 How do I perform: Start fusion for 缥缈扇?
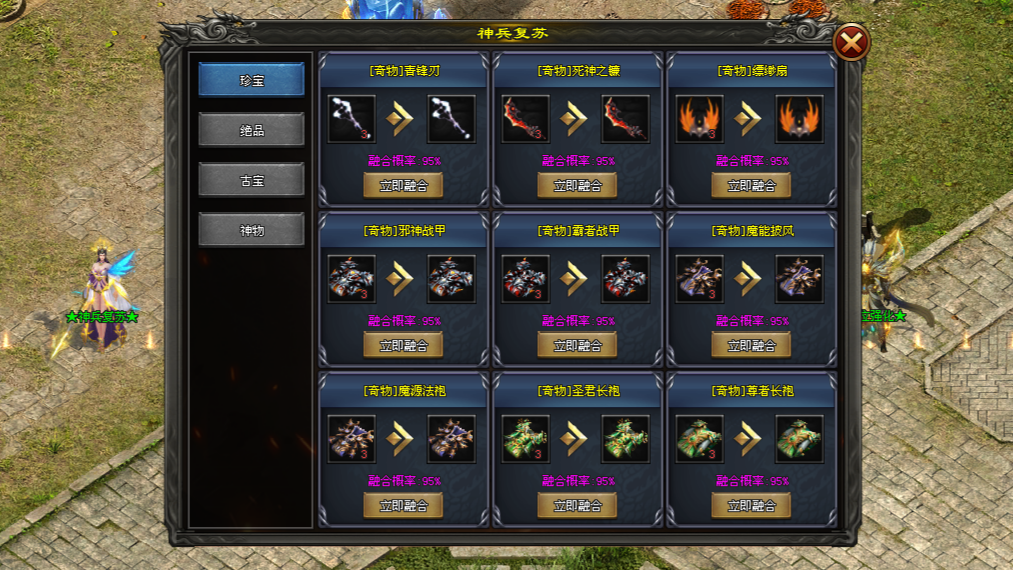tap(751, 185)
